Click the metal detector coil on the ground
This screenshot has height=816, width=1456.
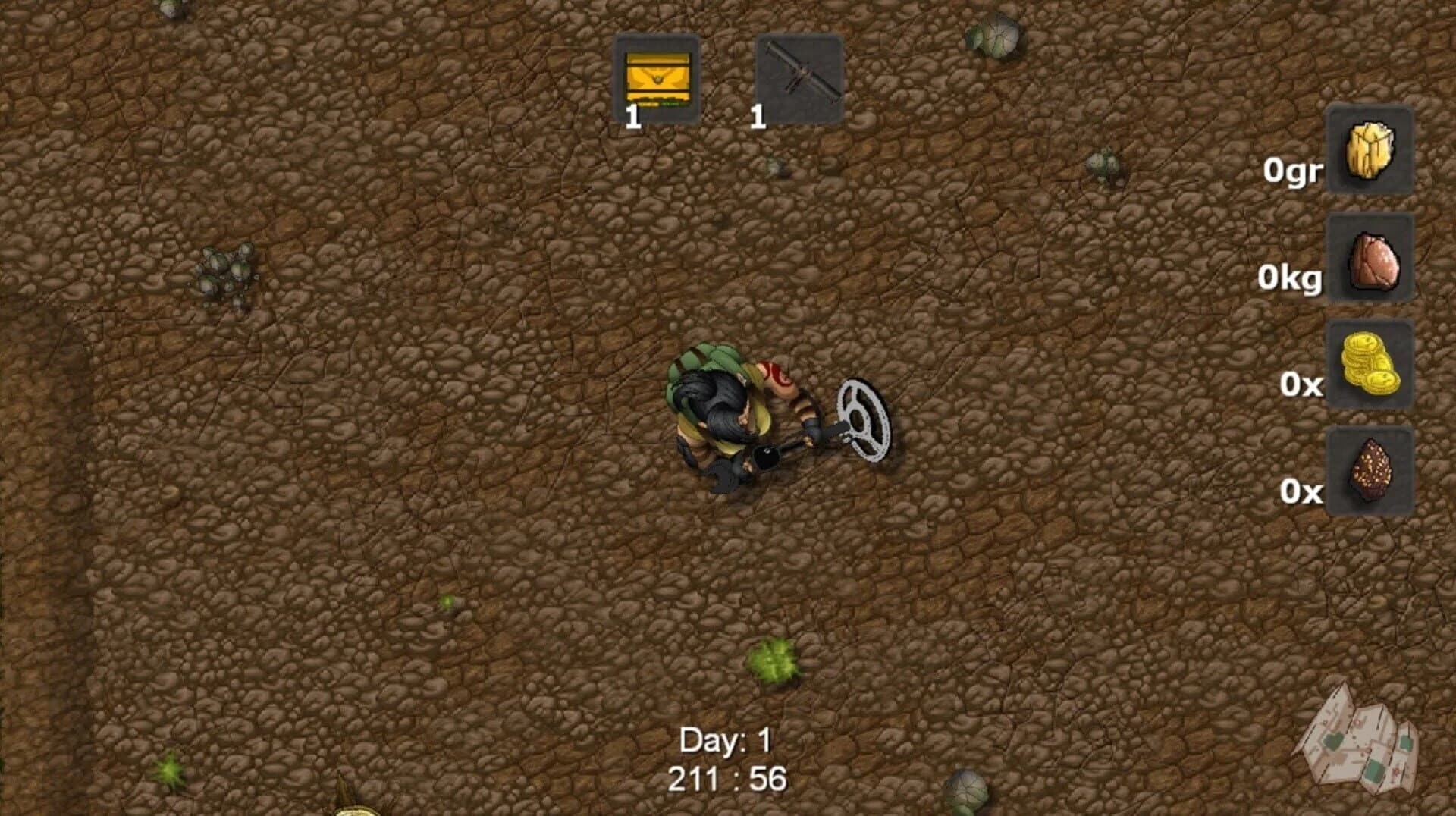[864, 421]
